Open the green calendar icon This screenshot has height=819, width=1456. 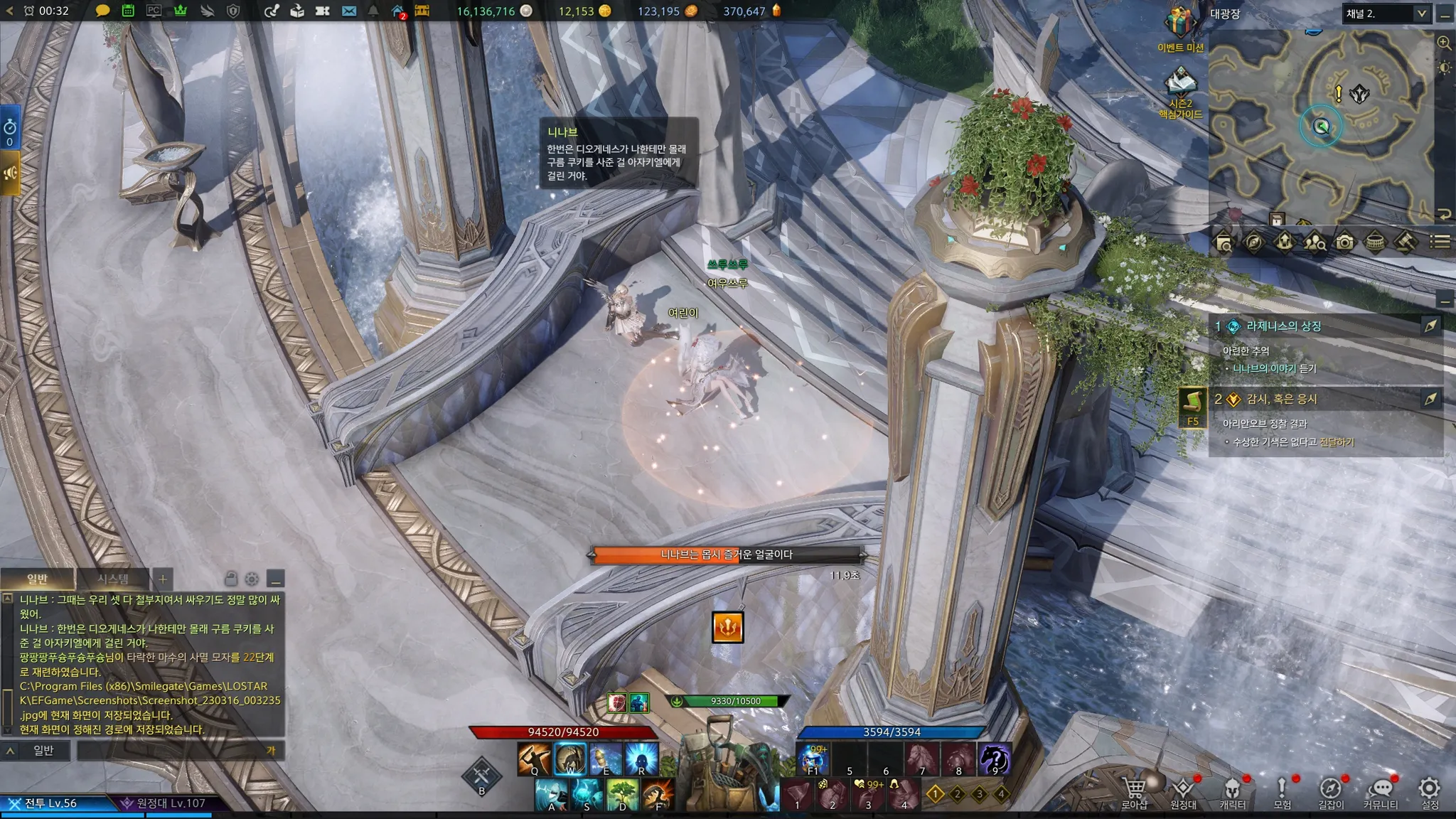[x=128, y=11]
